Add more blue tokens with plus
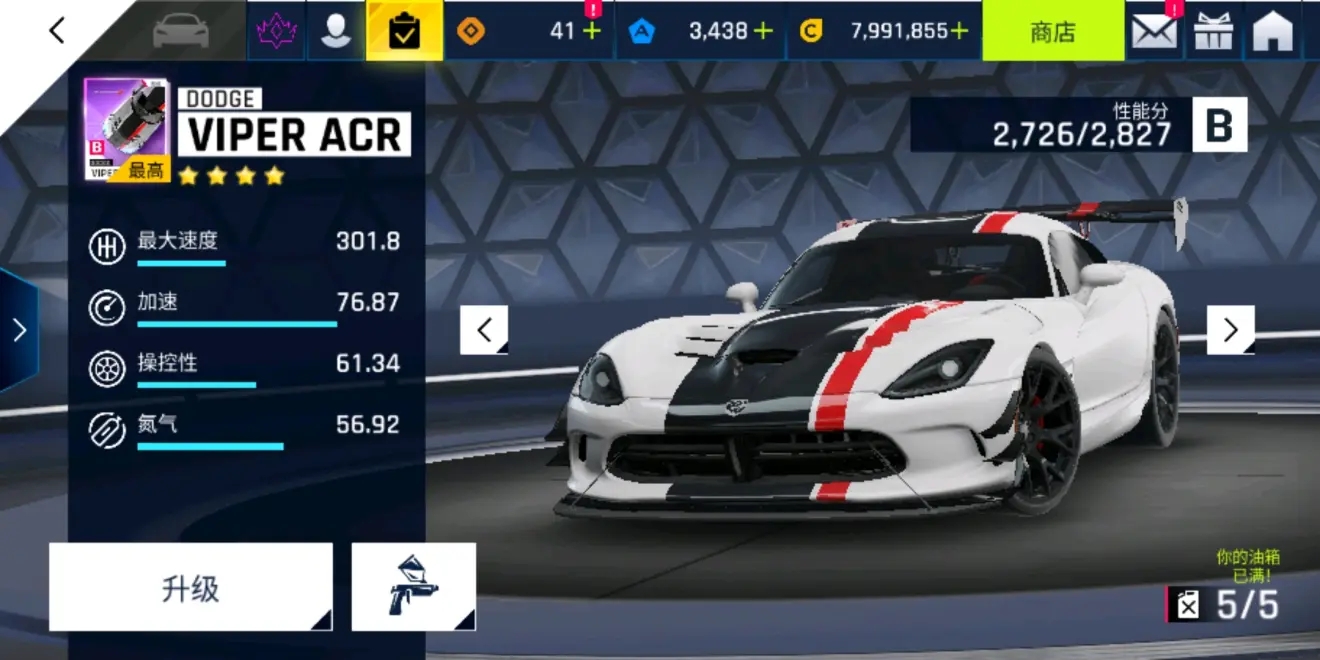Viewport: 1320px width, 660px height. [764, 31]
